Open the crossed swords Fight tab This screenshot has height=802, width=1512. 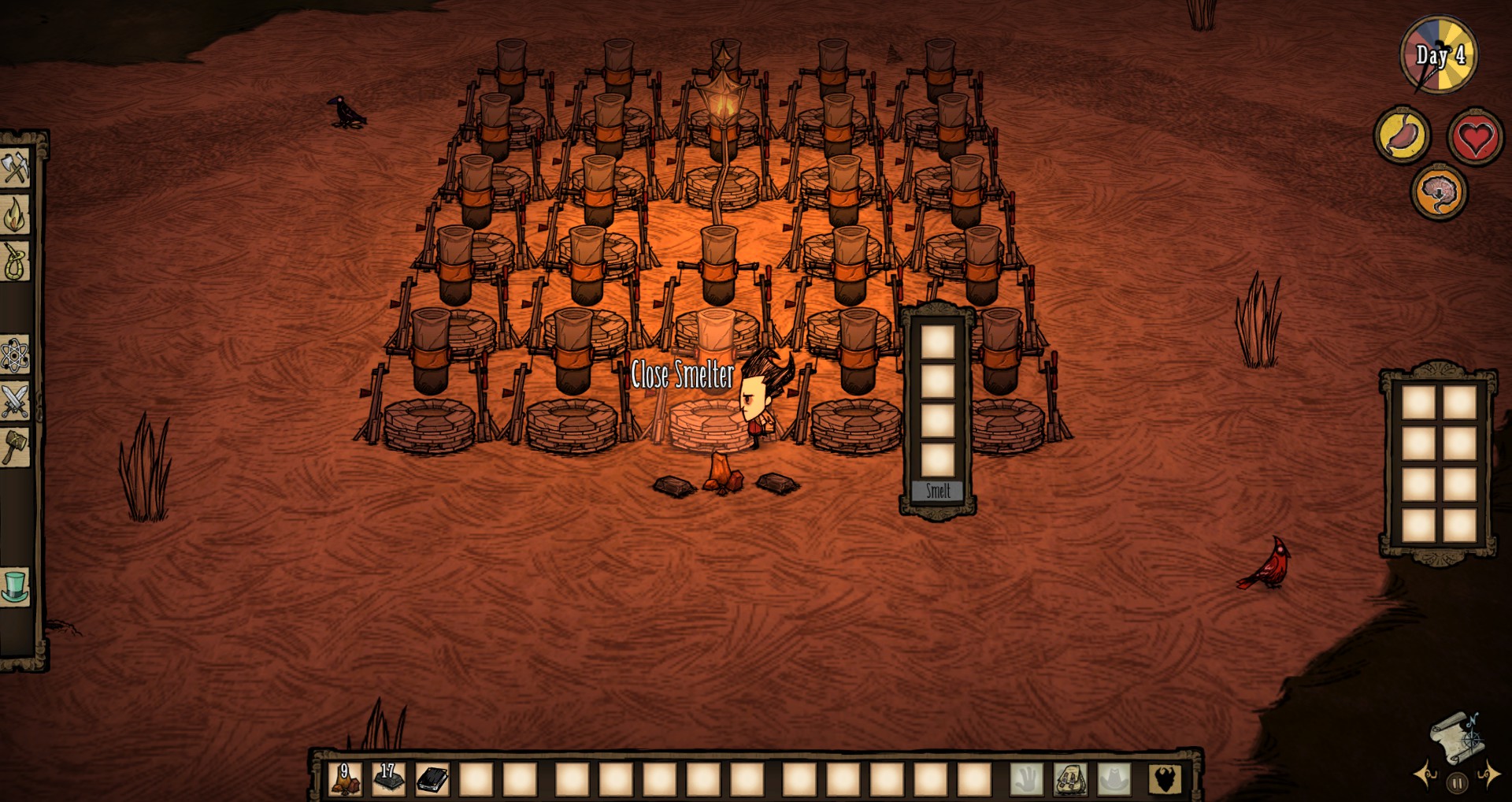click(x=15, y=401)
